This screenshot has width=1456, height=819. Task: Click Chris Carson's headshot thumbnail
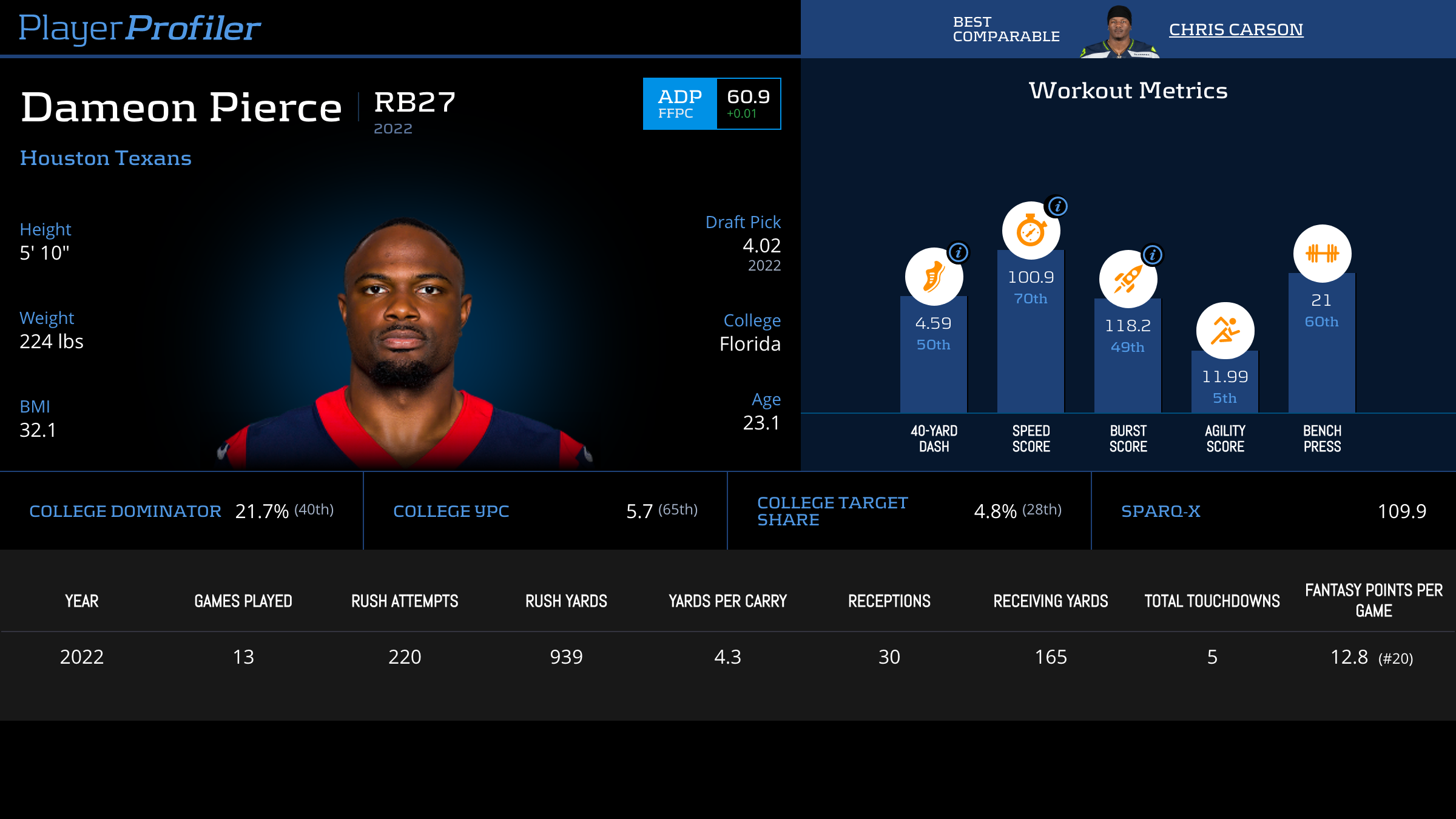(1119, 32)
